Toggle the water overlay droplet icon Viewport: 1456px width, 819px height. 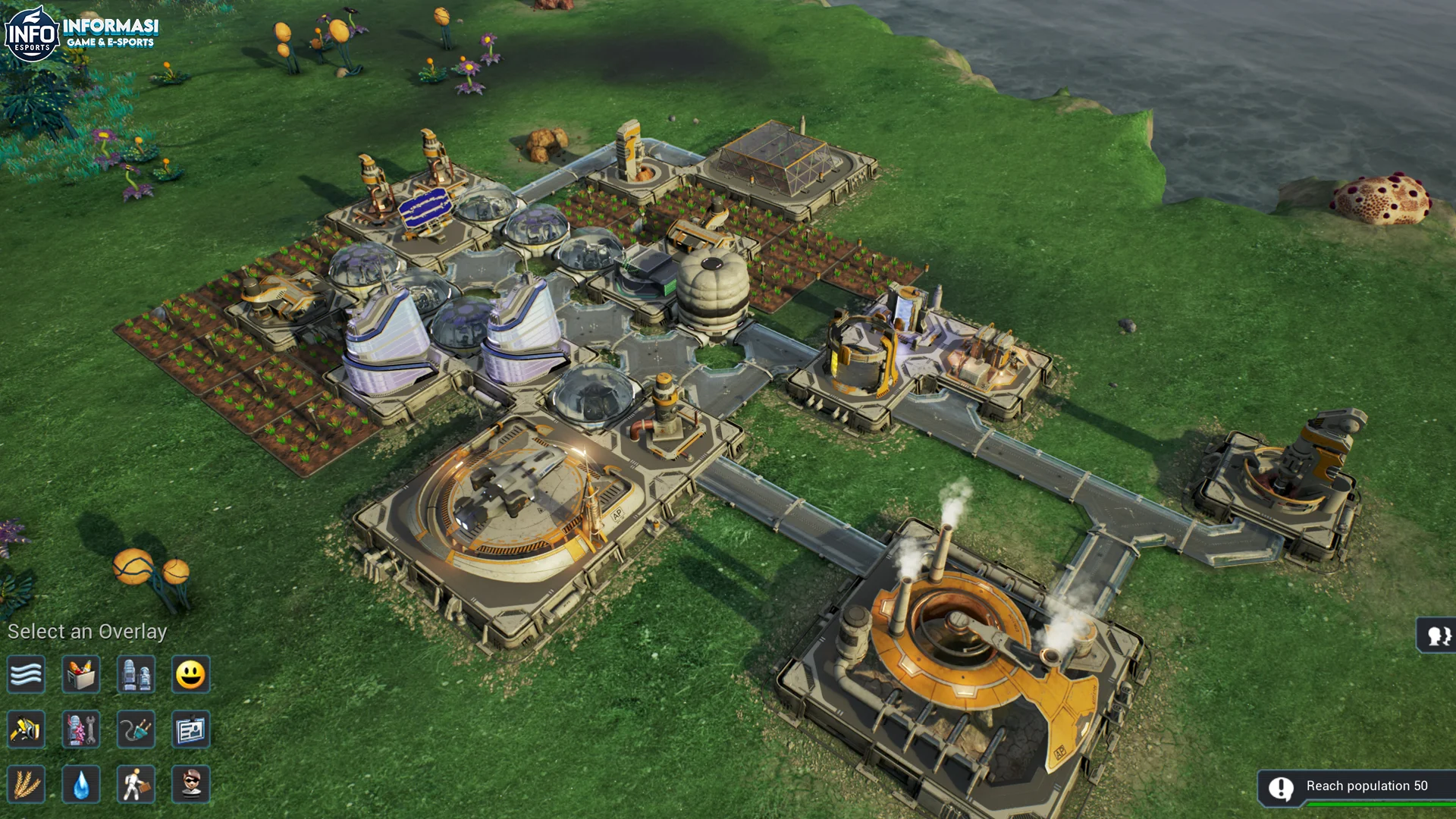coord(81,783)
